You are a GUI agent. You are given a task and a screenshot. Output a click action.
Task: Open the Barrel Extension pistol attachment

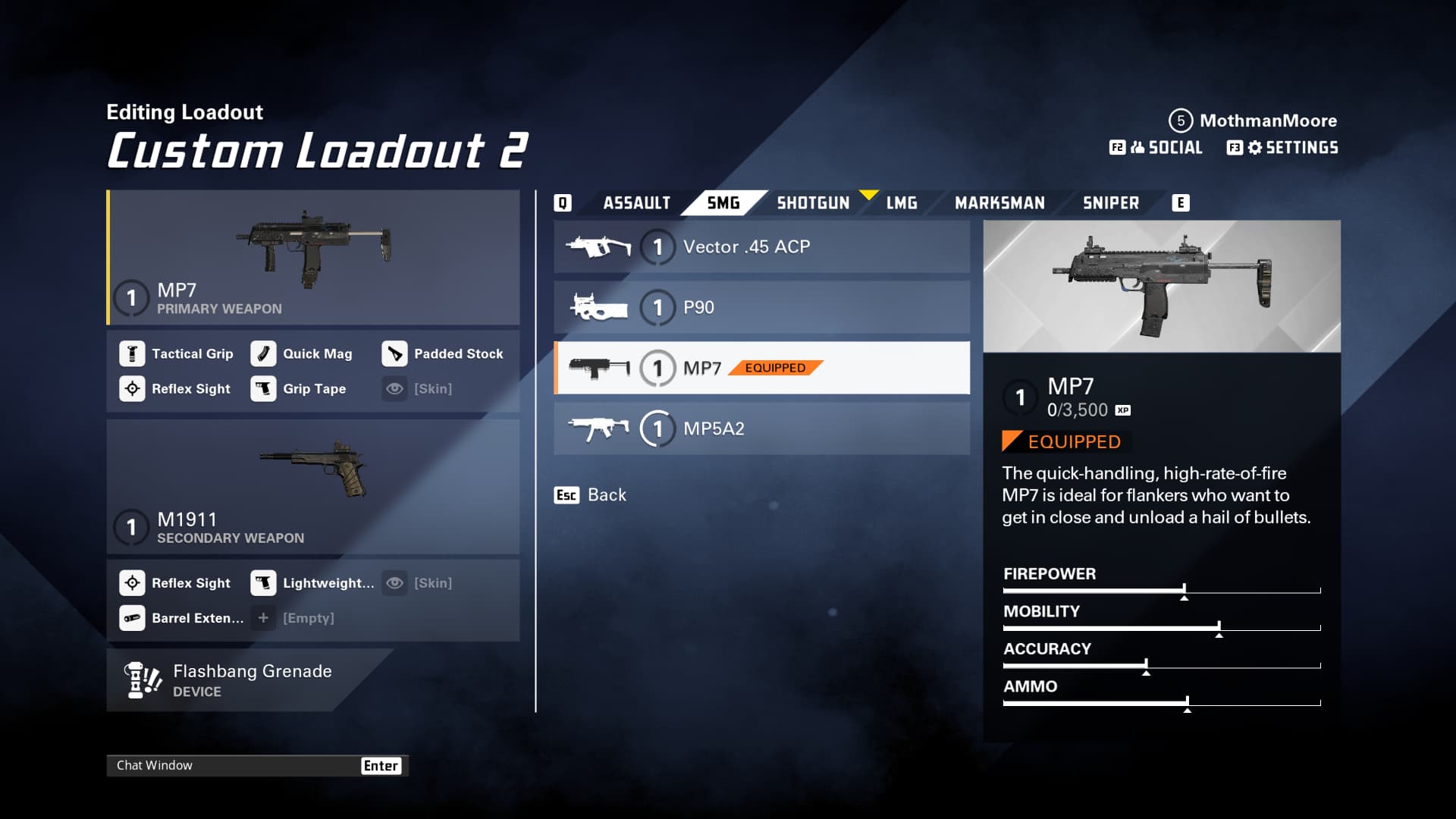pyautogui.click(x=182, y=618)
